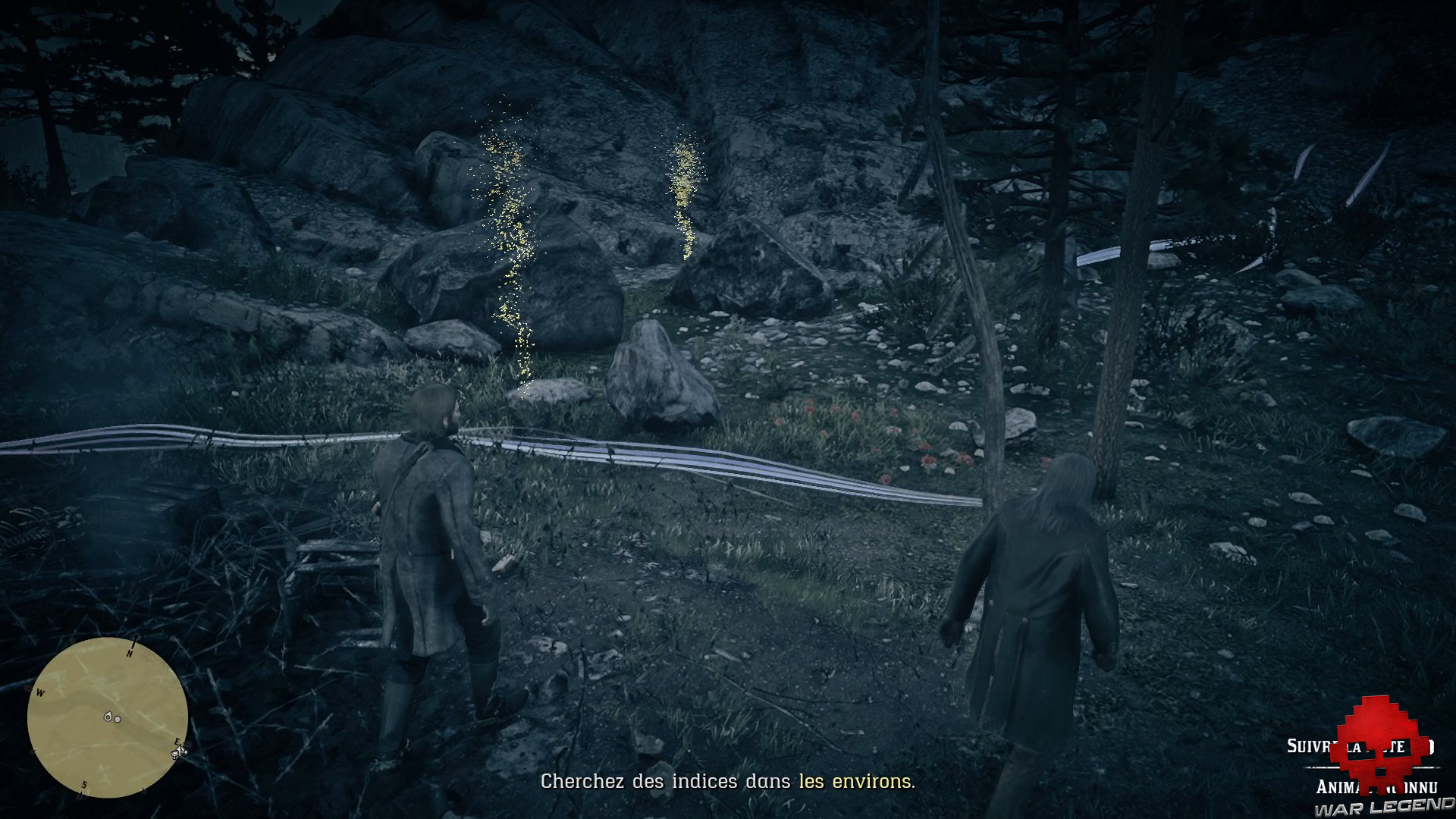This screenshot has height=819, width=1456.
Task: Click the S compass letter on the minimap
Action: coord(84,785)
